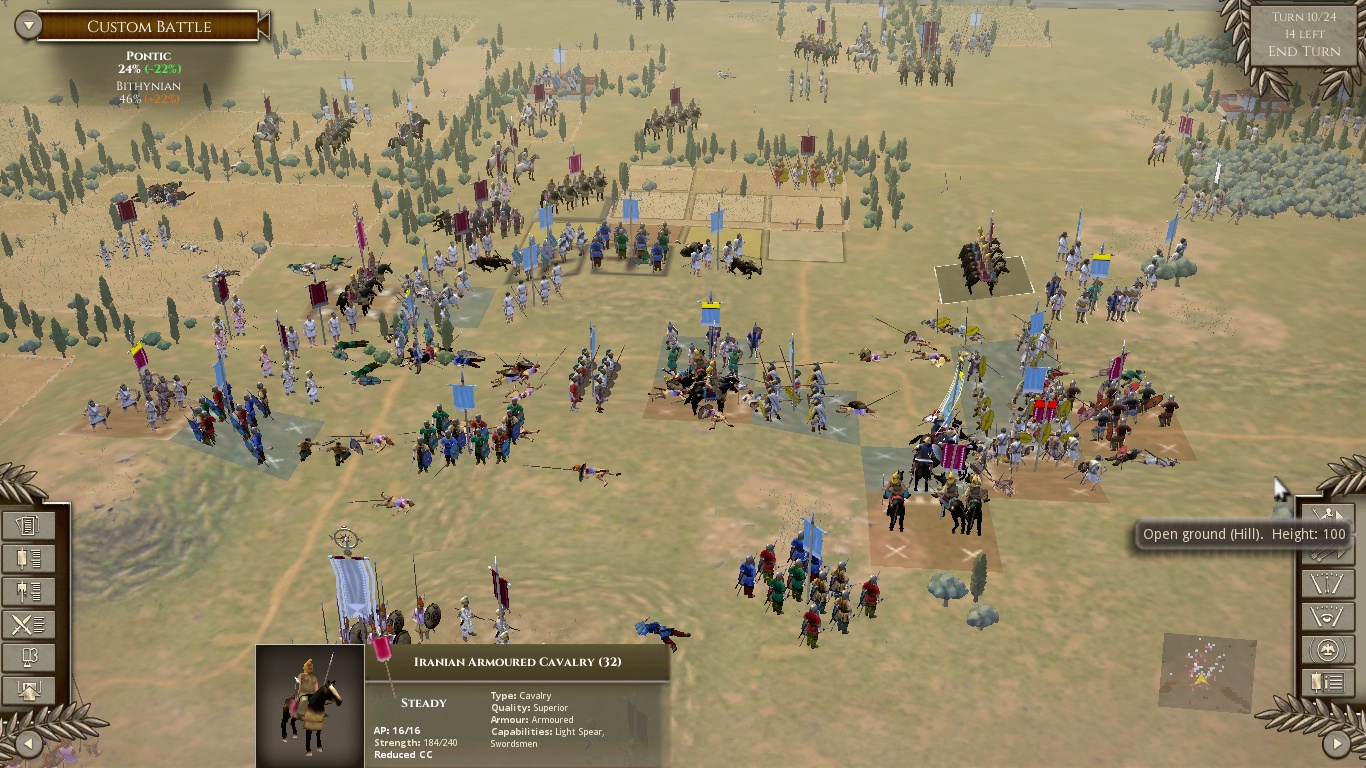Viewport: 1366px width, 768px height.
Task: Select the flip unit card icon
Action: click(29, 656)
